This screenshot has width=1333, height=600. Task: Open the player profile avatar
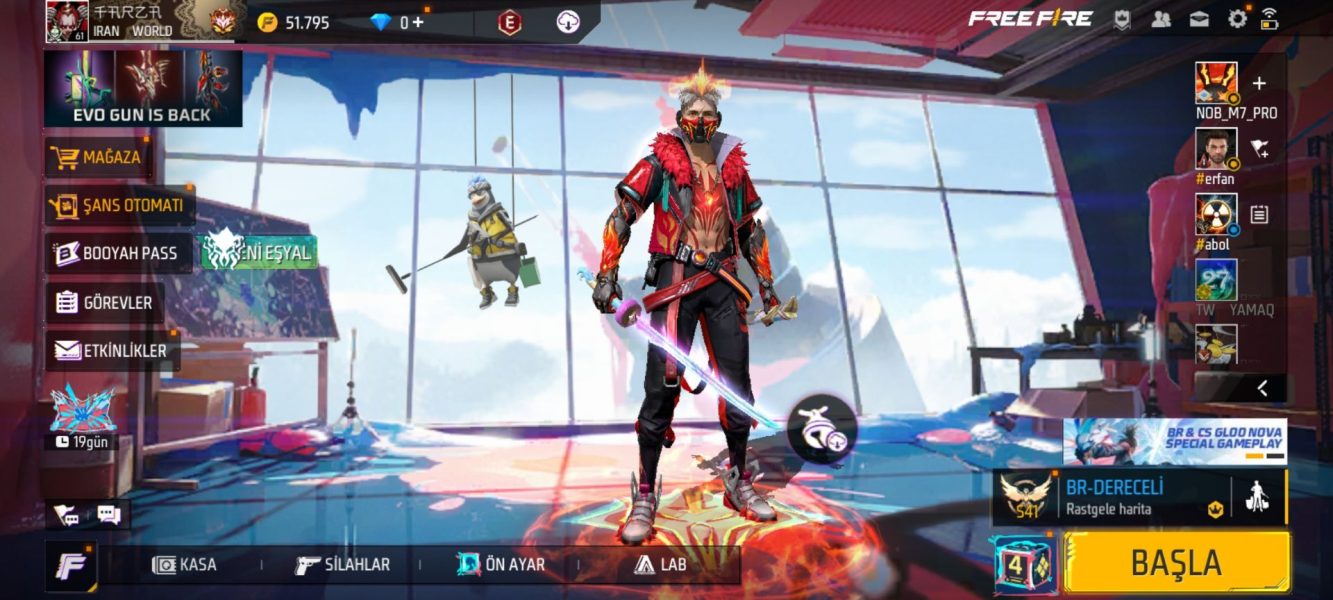pyautogui.click(x=67, y=21)
